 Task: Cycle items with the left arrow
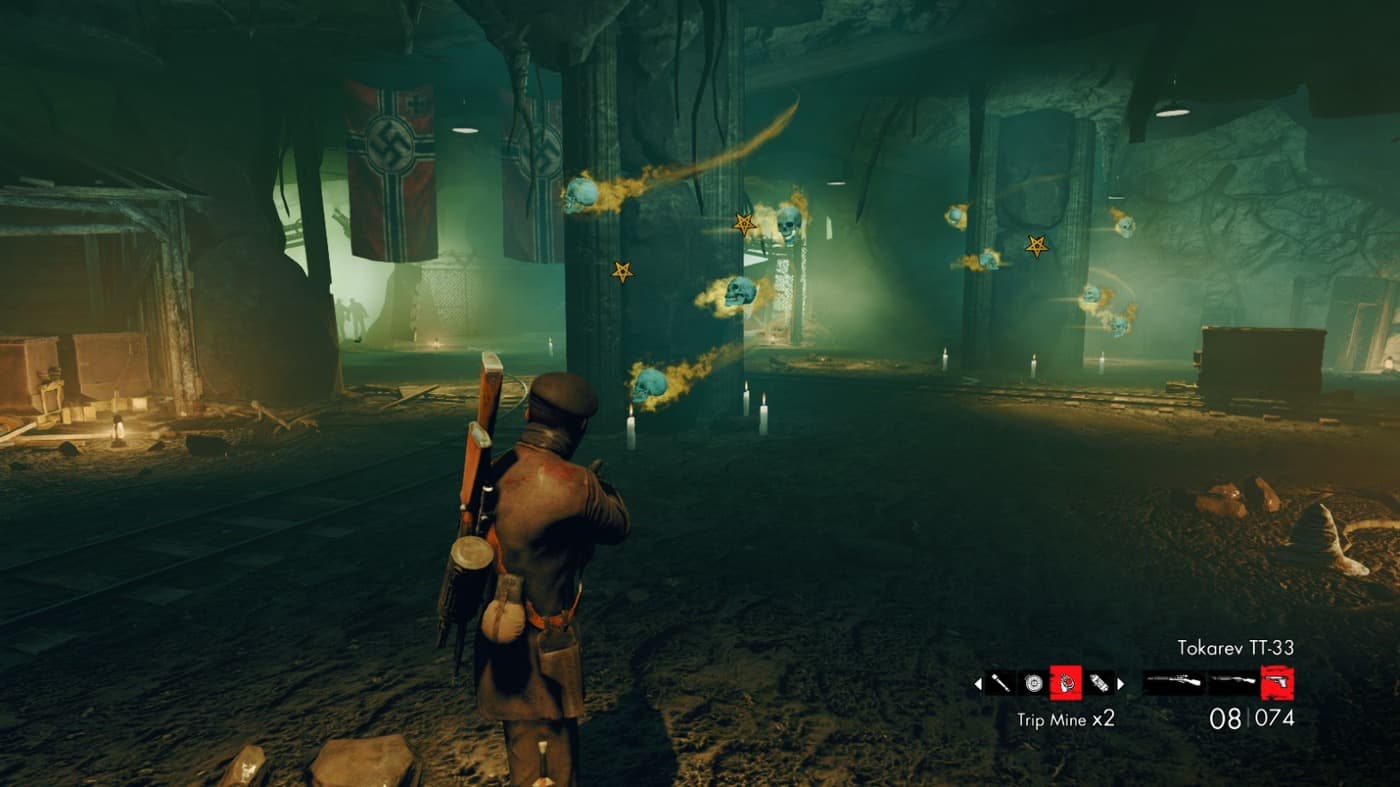[x=978, y=684]
